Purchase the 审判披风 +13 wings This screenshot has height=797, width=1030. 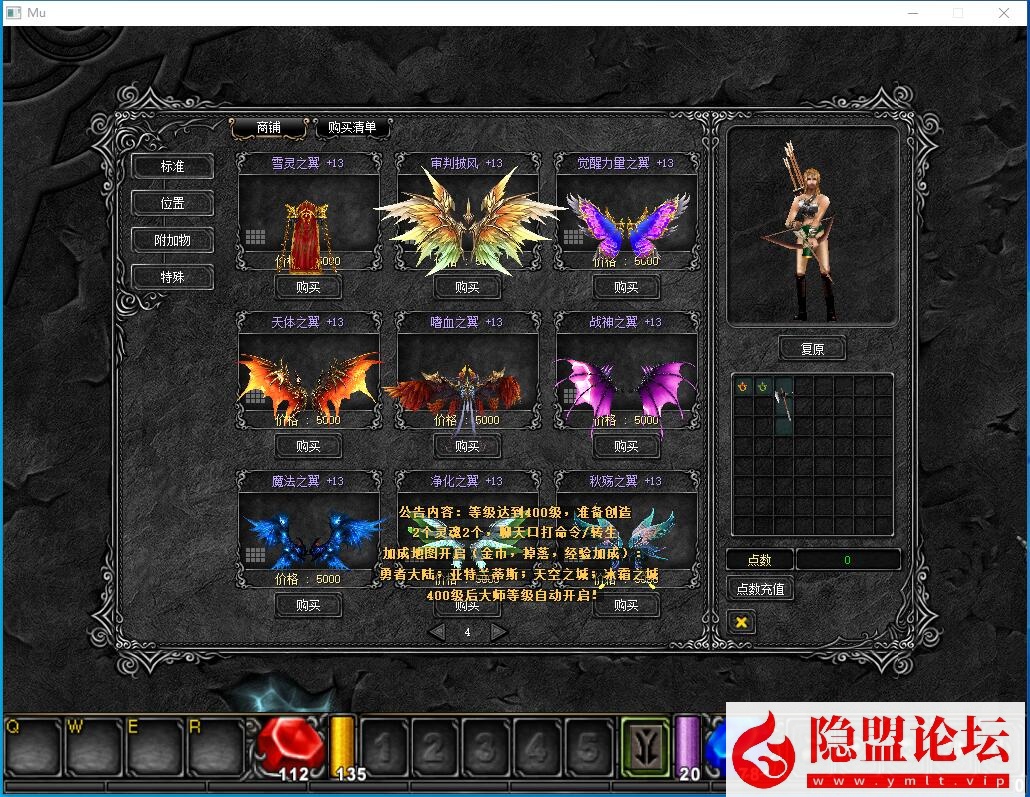(x=467, y=287)
